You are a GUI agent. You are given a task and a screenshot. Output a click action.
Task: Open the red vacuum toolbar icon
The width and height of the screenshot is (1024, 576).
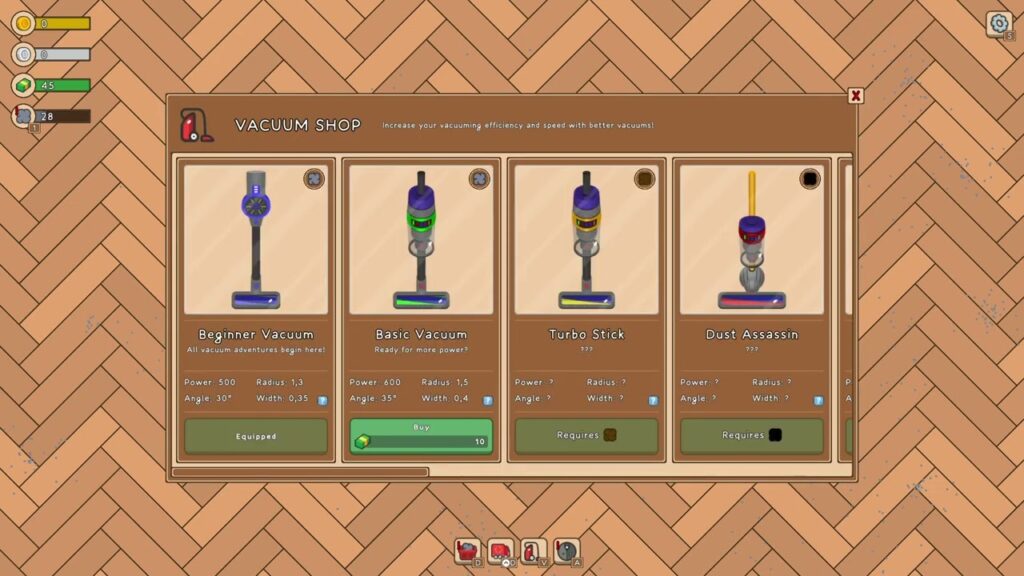click(534, 551)
